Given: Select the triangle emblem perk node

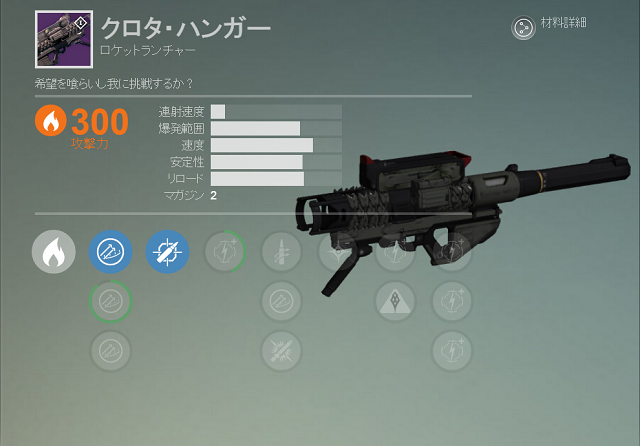Looking at the screenshot, I should (x=395, y=300).
